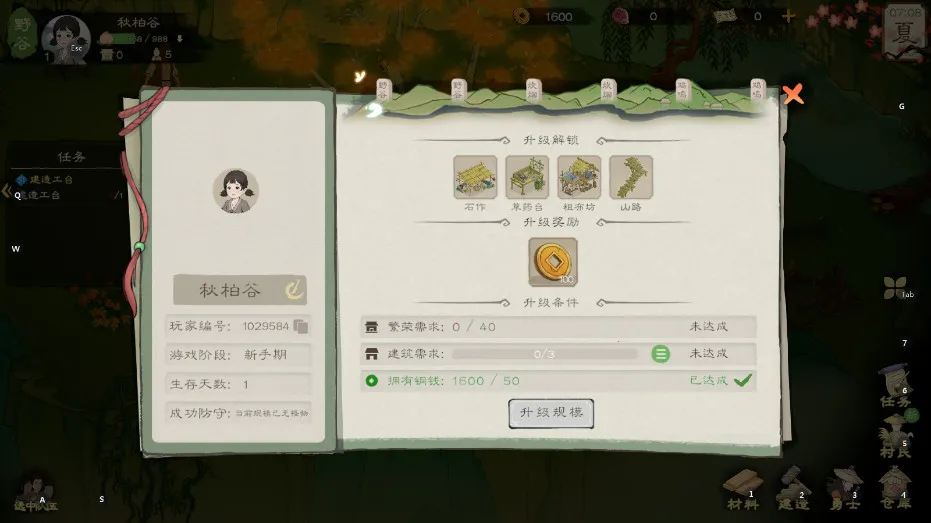The height and width of the screenshot is (523, 931).
Task: Open the 材料 materials menu
Action: click(x=743, y=488)
